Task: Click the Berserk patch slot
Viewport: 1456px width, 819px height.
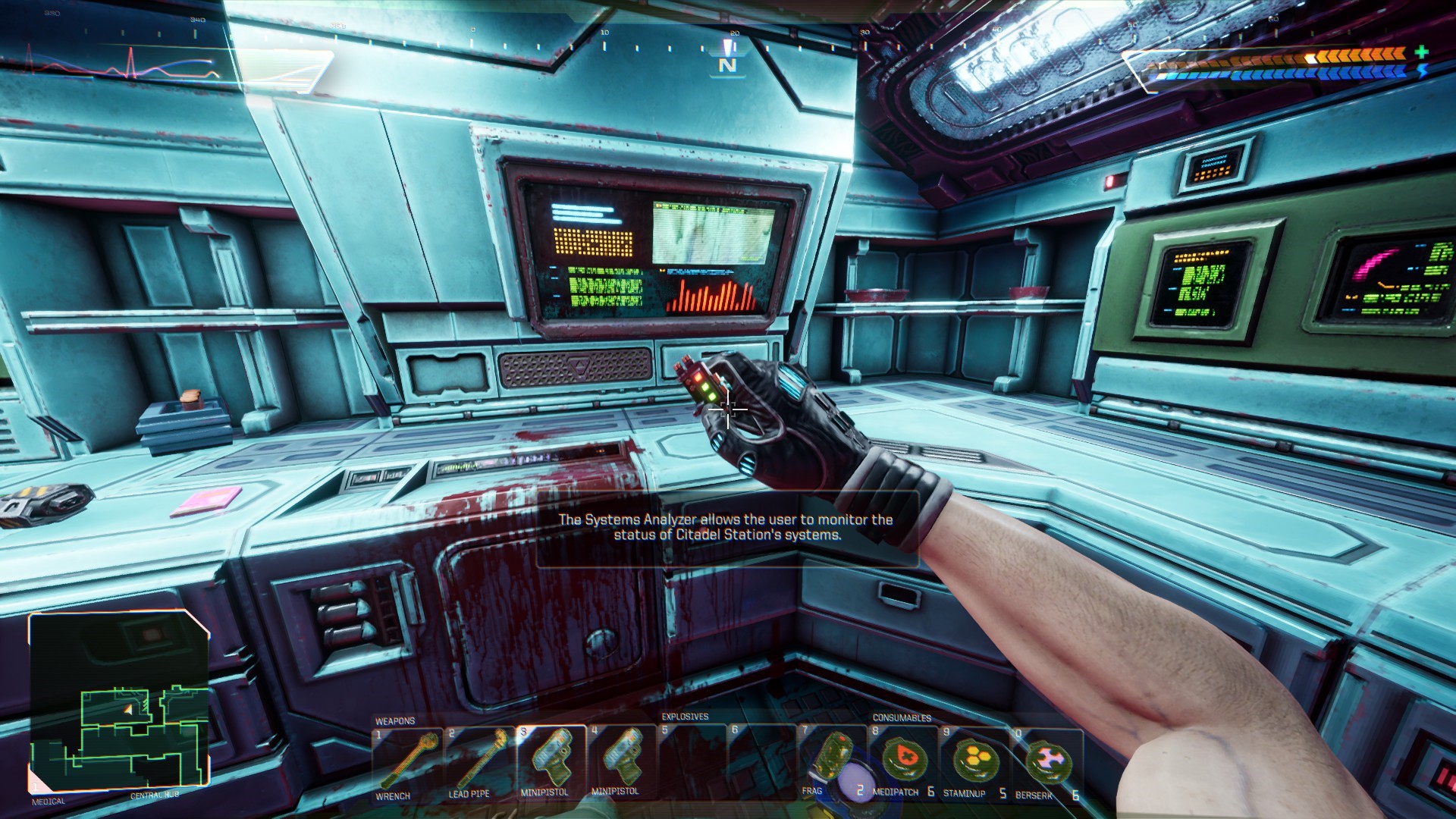Action: [x=1046, y=762]
